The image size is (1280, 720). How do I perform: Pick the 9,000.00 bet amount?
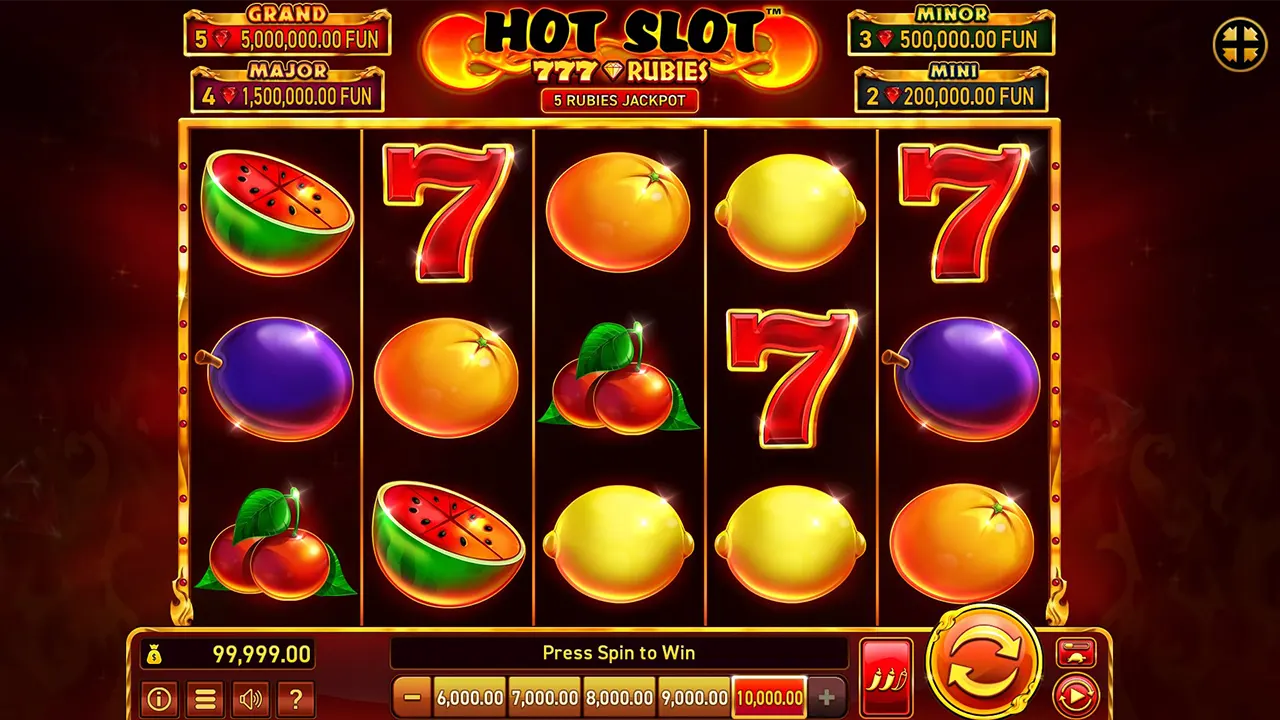click(x=694, y=697)
